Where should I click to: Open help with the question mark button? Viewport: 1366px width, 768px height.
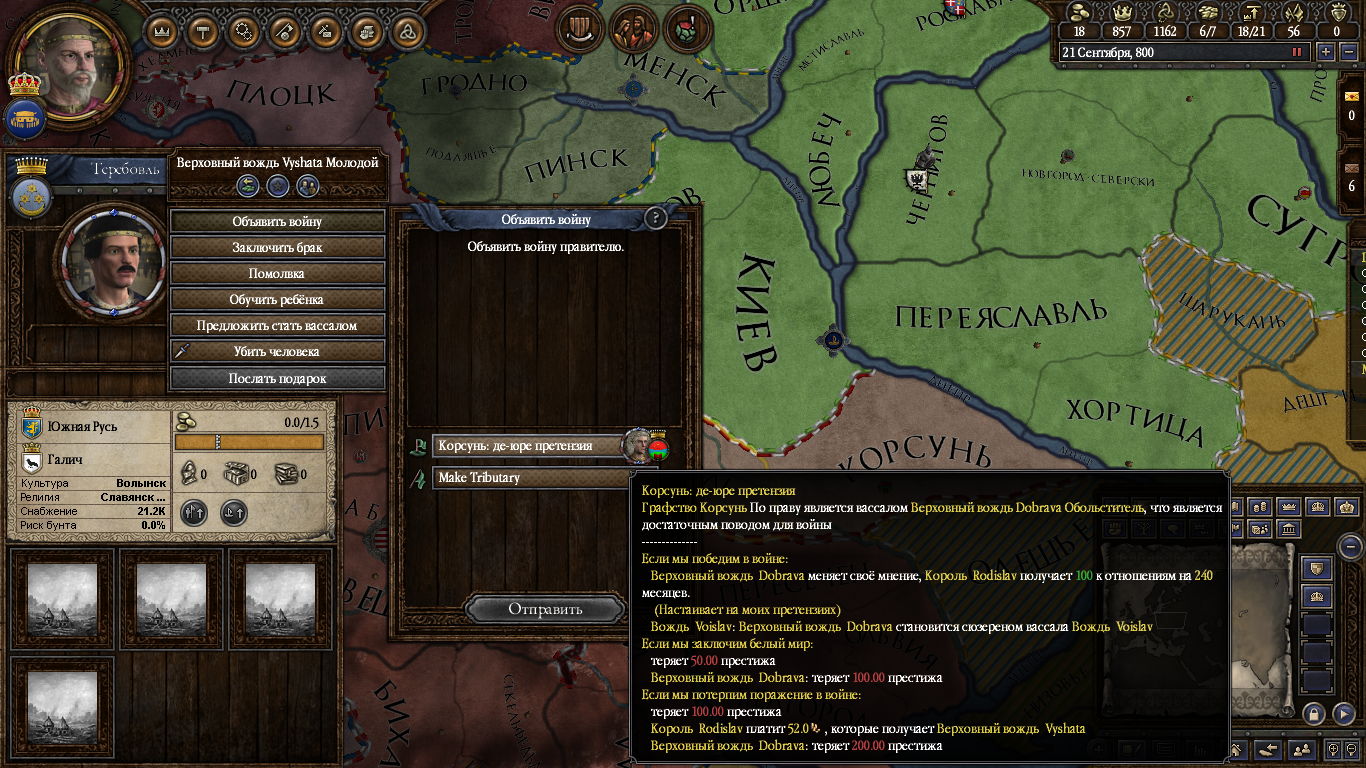pos(656,218)
